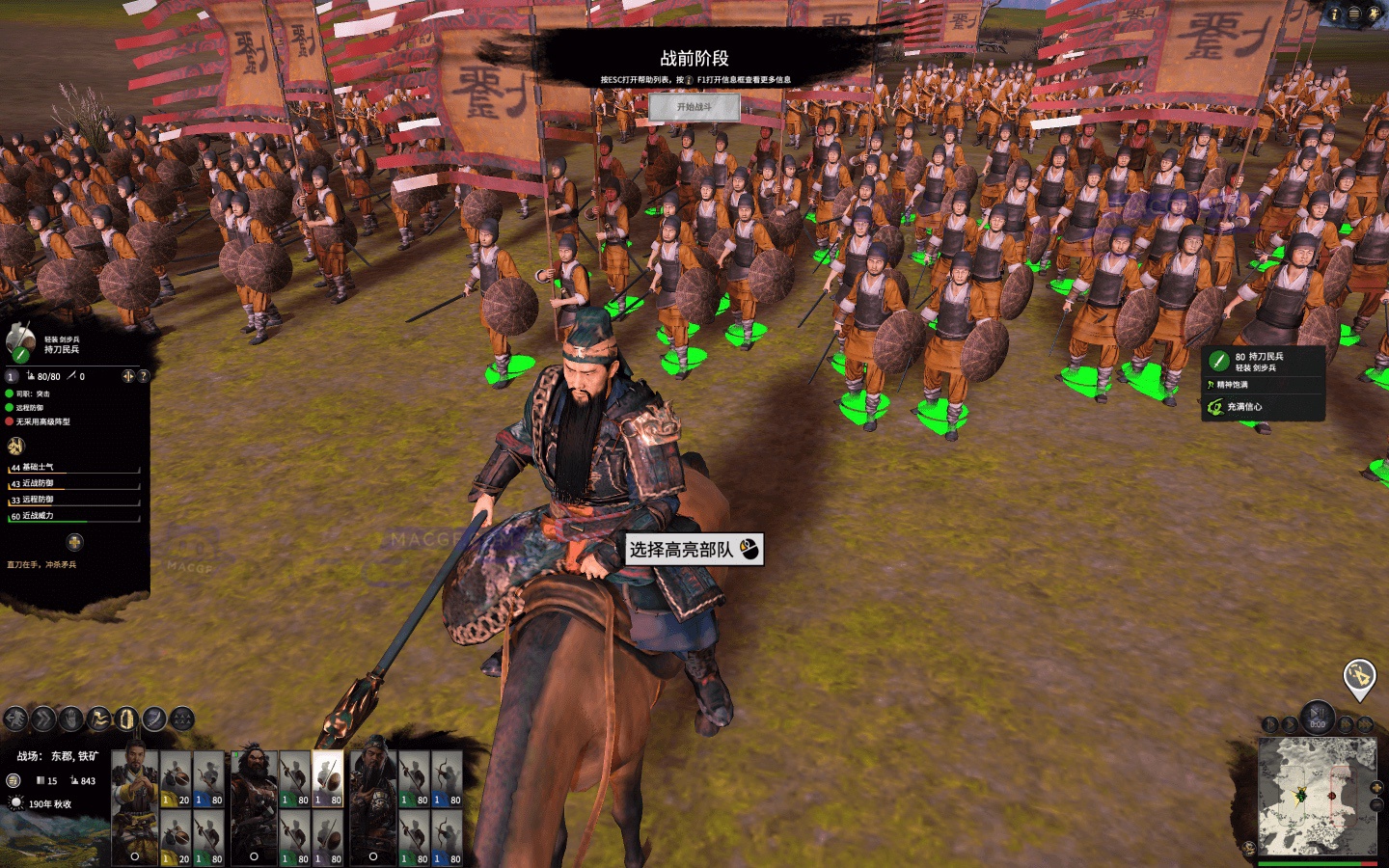Click the info icon at top right

coord(1335,14)
